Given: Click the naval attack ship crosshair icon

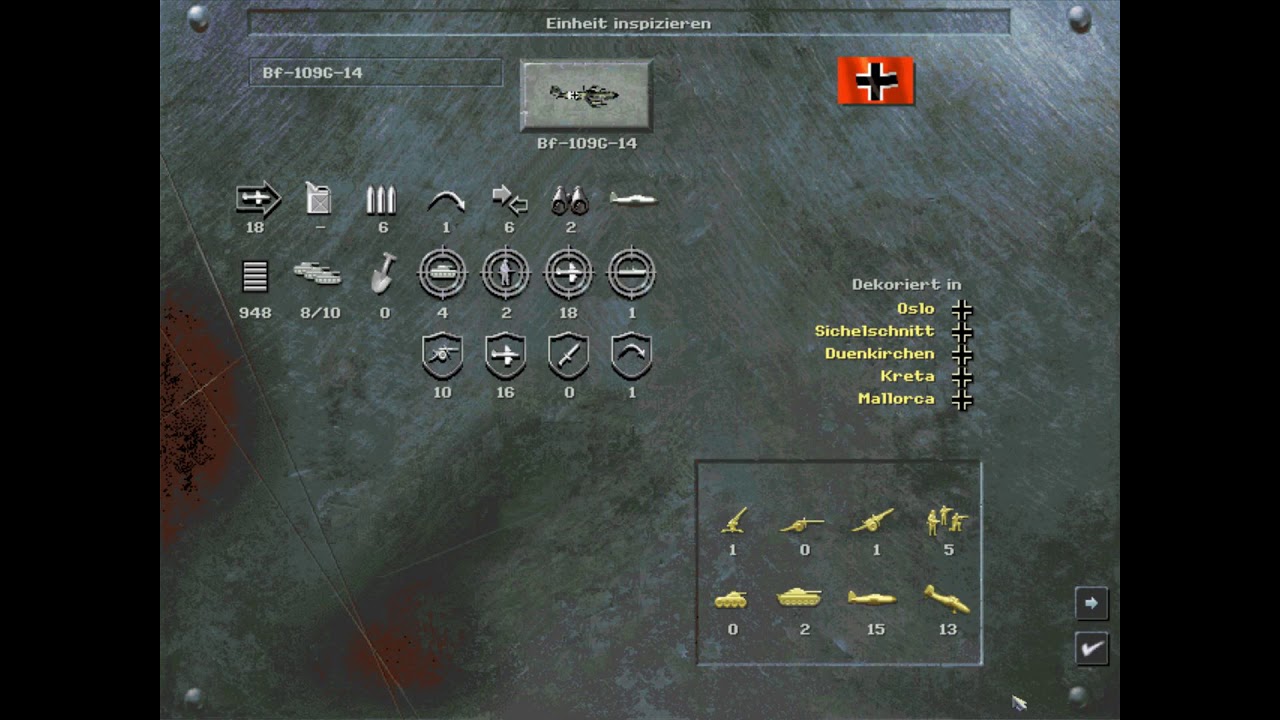Looking at the screenshot, I should click(631, 272).
